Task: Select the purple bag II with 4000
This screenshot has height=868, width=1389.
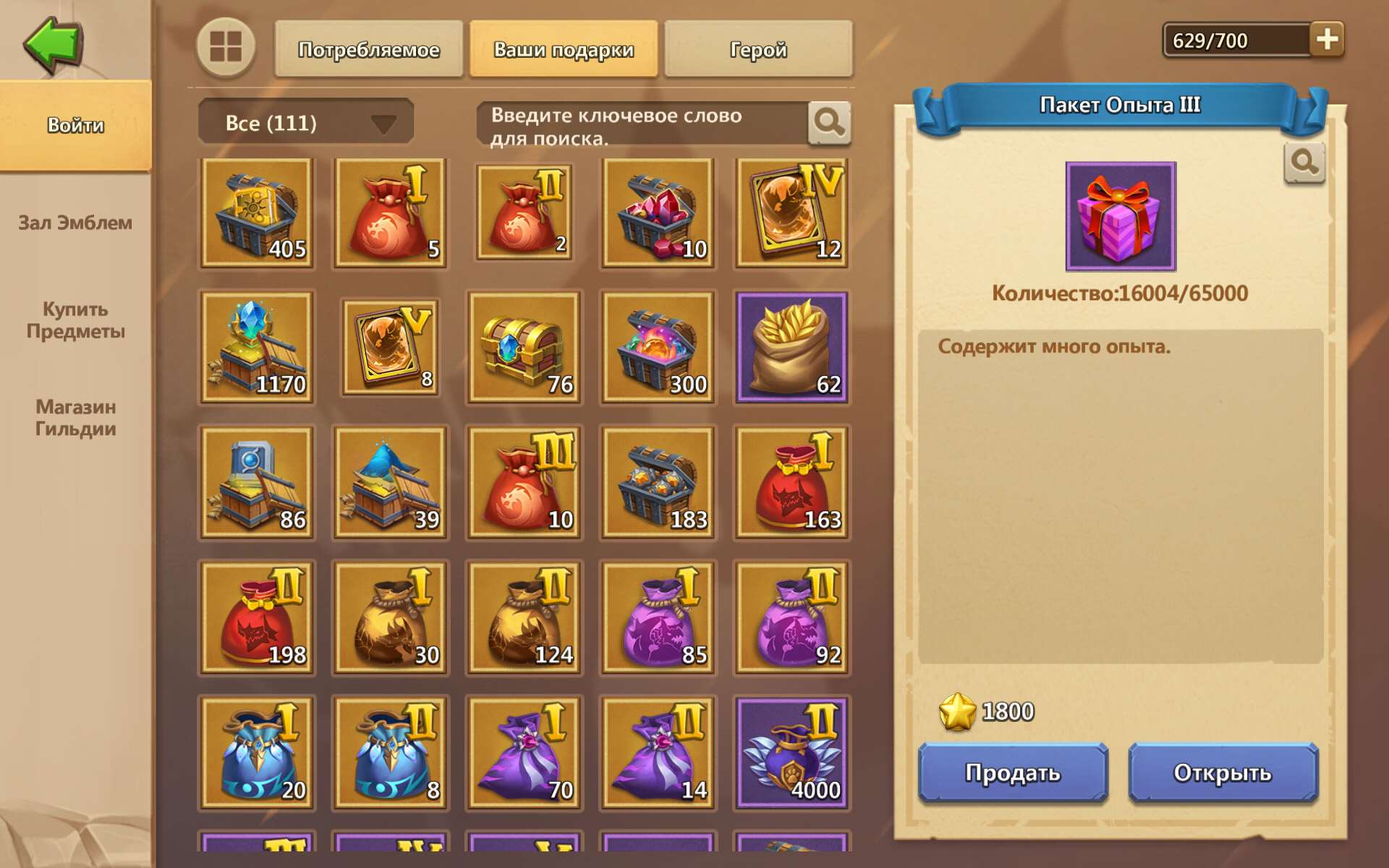Action: coord(791,752)
